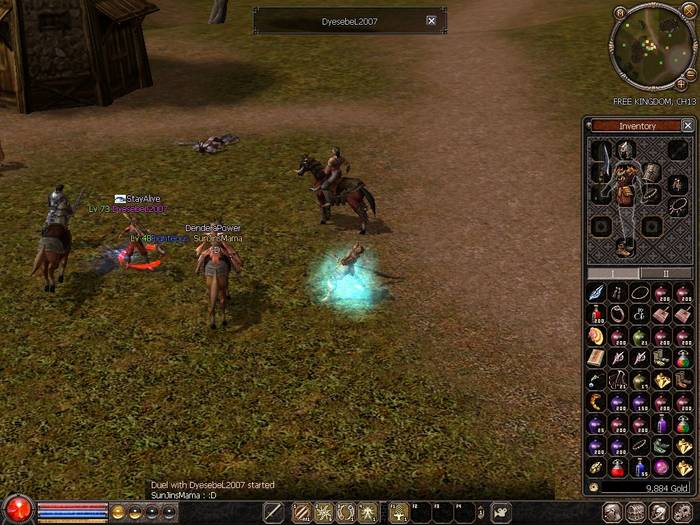Screen dimensions: 700x525
Task: Open the character menu button on the taskbar
Action: [610, 512]
